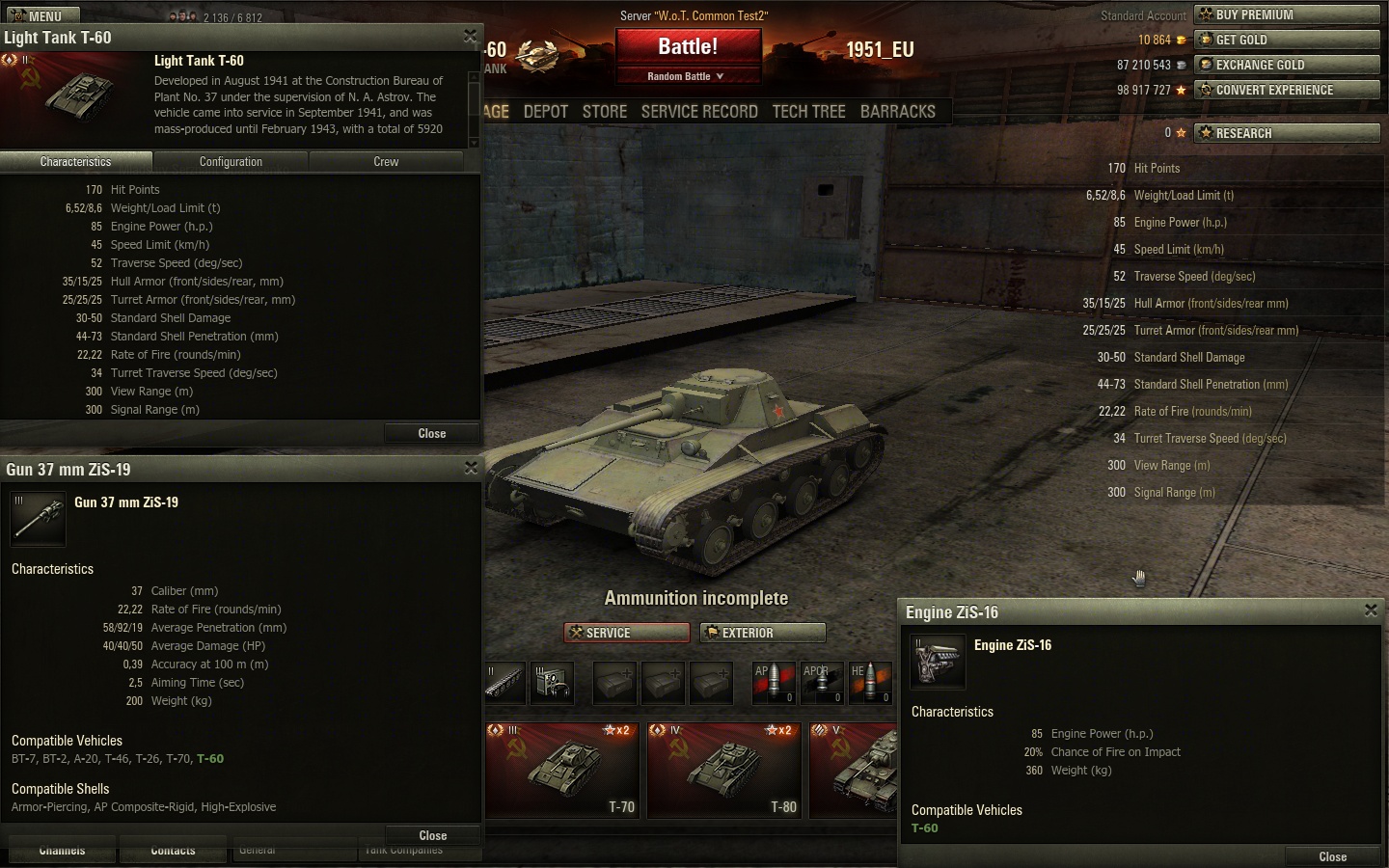Choose Convert Experience
The width and height of the screenshot is (1389, 868).
[x=1286, y=90]
